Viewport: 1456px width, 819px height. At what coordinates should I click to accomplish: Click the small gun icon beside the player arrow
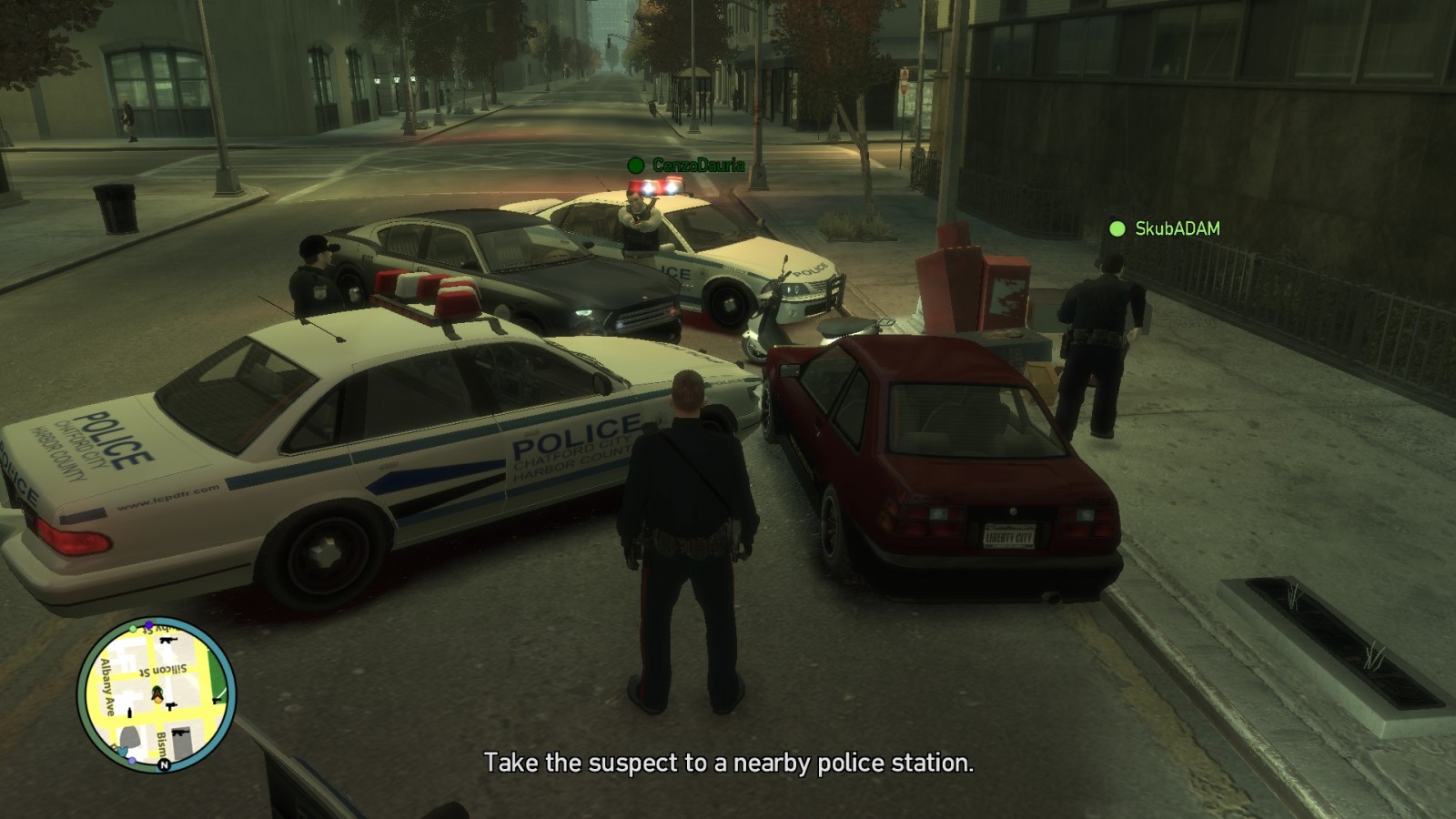(171, 705)
